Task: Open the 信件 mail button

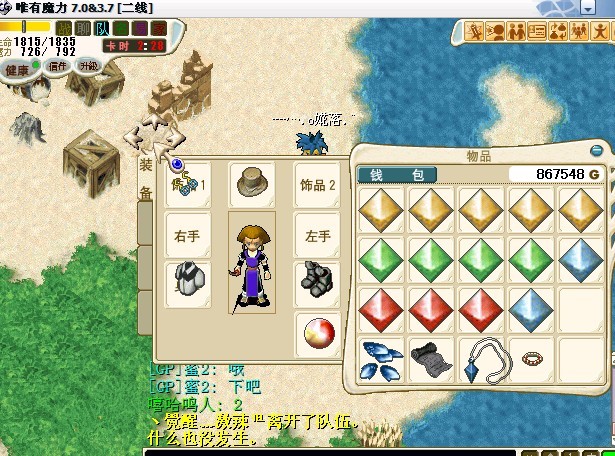Action: (x=57, y=67)
